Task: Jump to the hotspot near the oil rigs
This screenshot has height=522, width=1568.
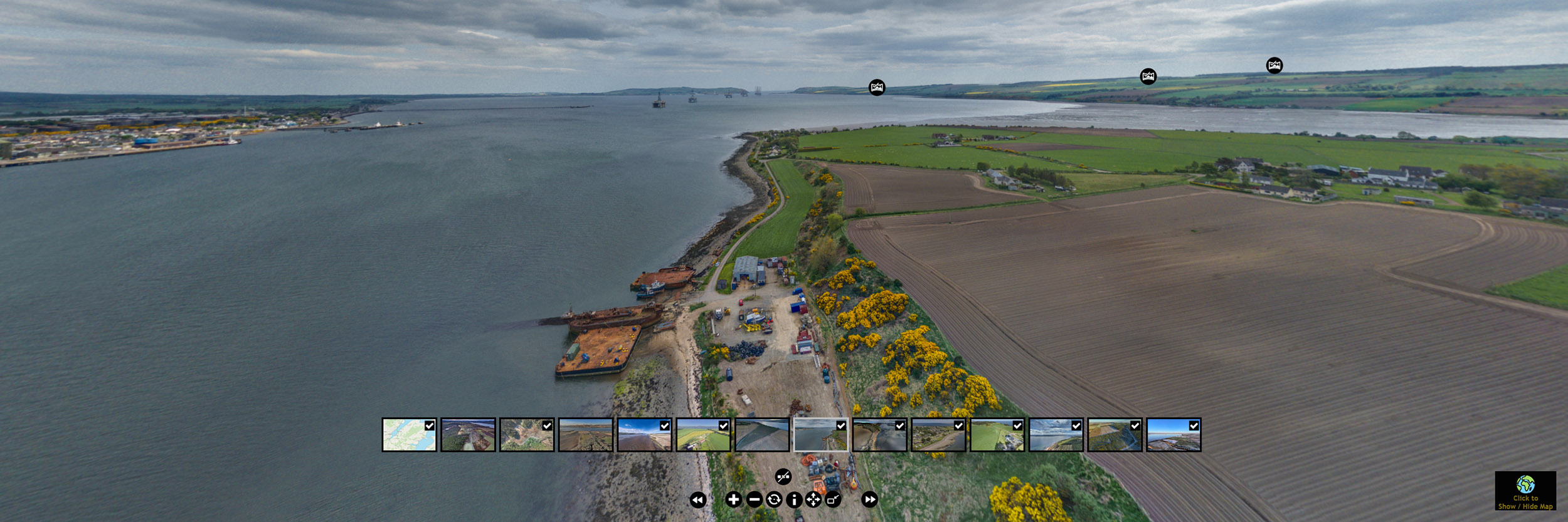Action: pyautogui.click(x=877, y=88)
